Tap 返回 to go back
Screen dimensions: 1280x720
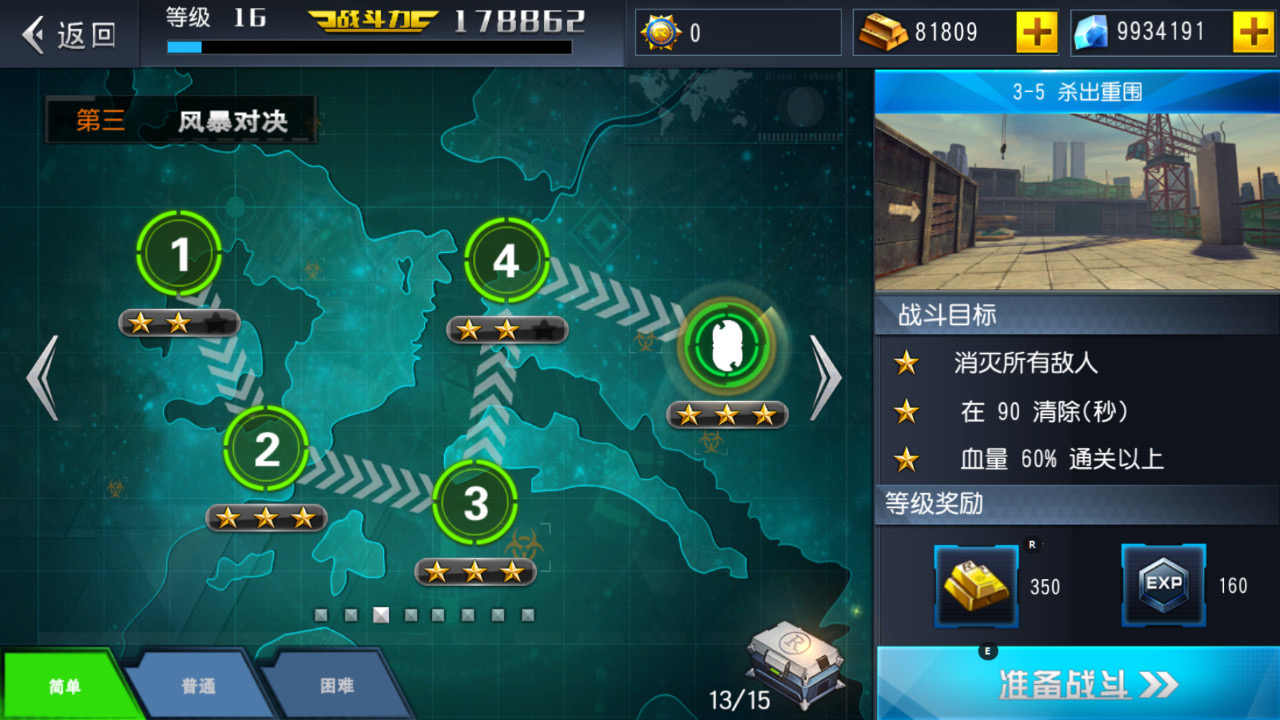pos(70,33)
